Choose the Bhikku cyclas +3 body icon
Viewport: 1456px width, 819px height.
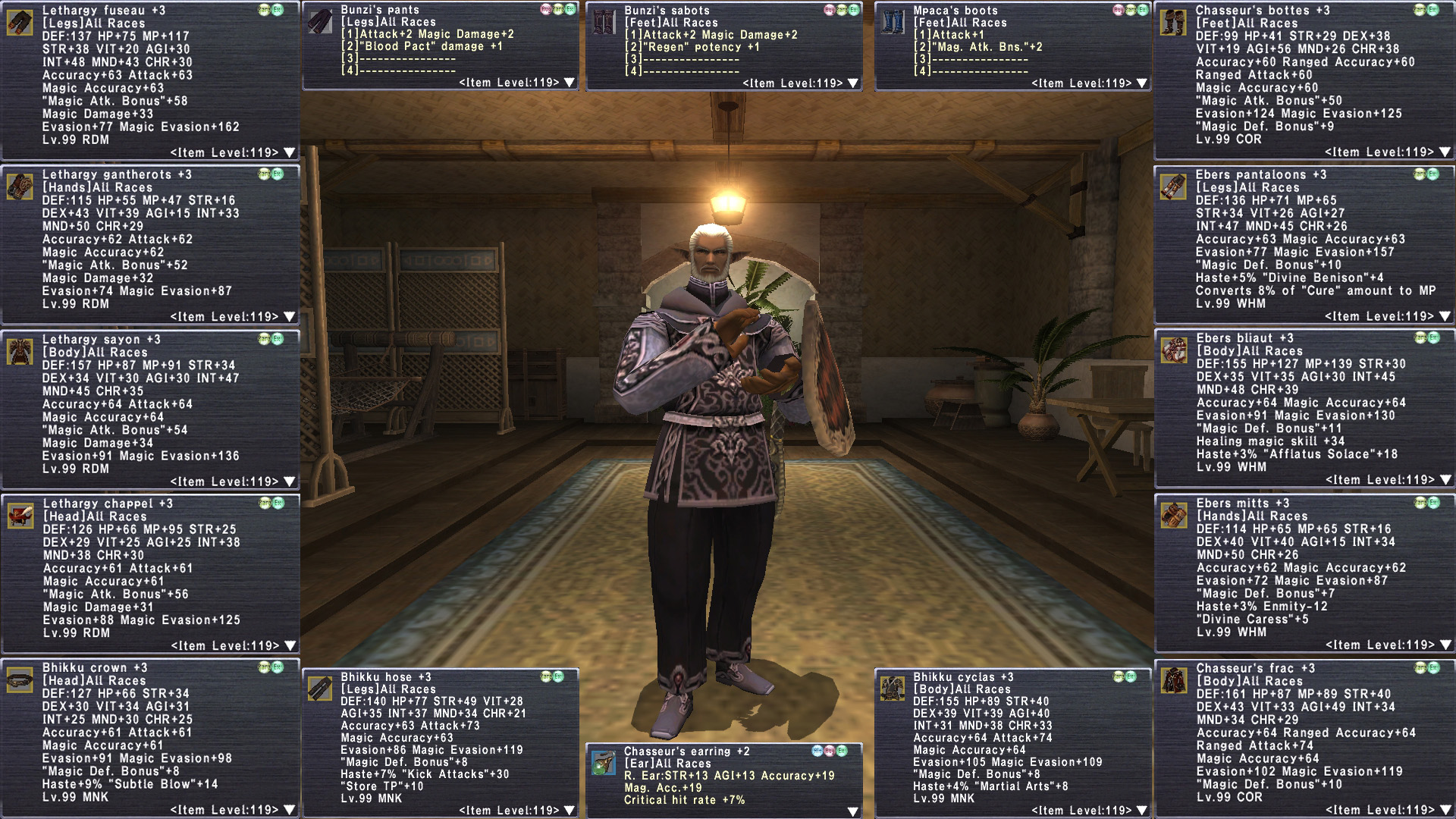click(893, 689)
